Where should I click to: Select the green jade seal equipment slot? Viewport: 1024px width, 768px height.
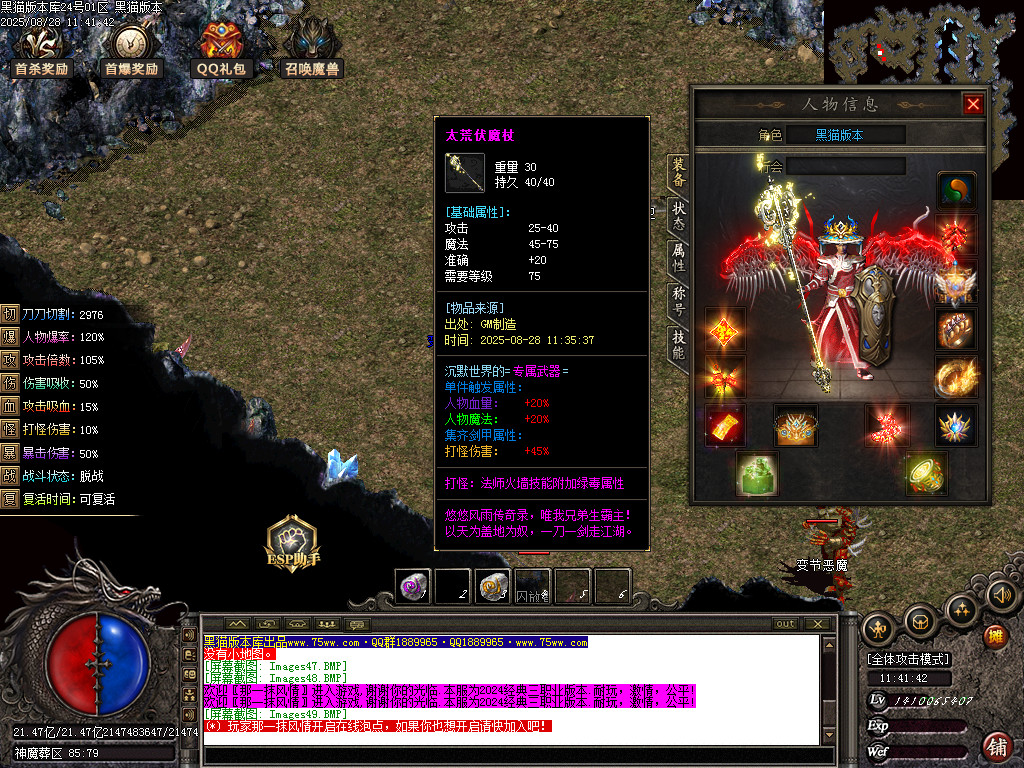point(757,472)
